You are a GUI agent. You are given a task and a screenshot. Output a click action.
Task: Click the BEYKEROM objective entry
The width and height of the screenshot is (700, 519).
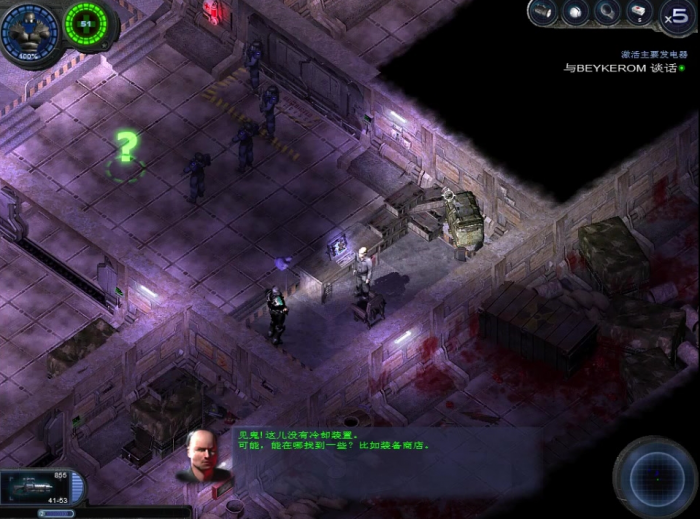[x=613, y=68]
